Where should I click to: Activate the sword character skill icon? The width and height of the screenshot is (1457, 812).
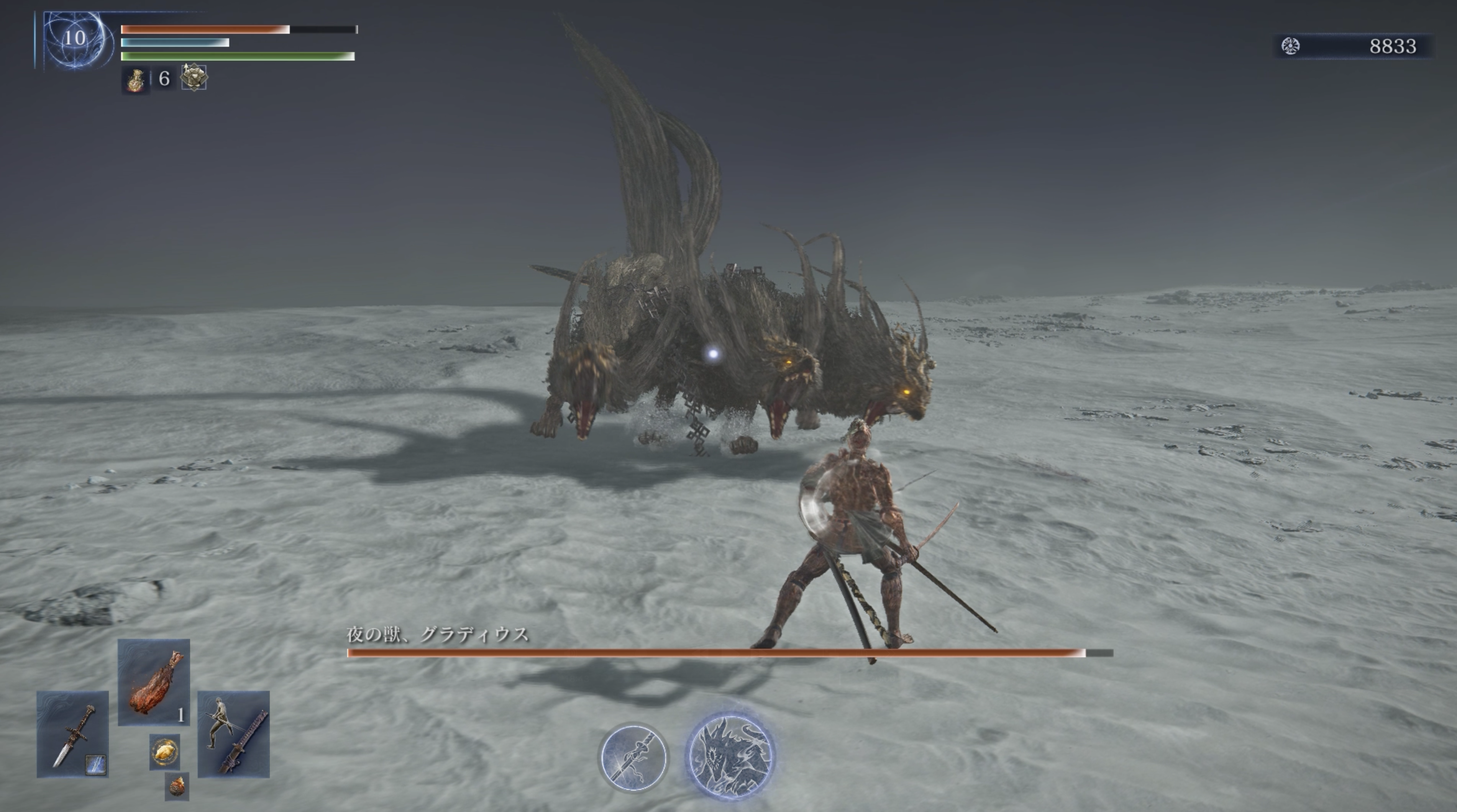click(633, 756)
